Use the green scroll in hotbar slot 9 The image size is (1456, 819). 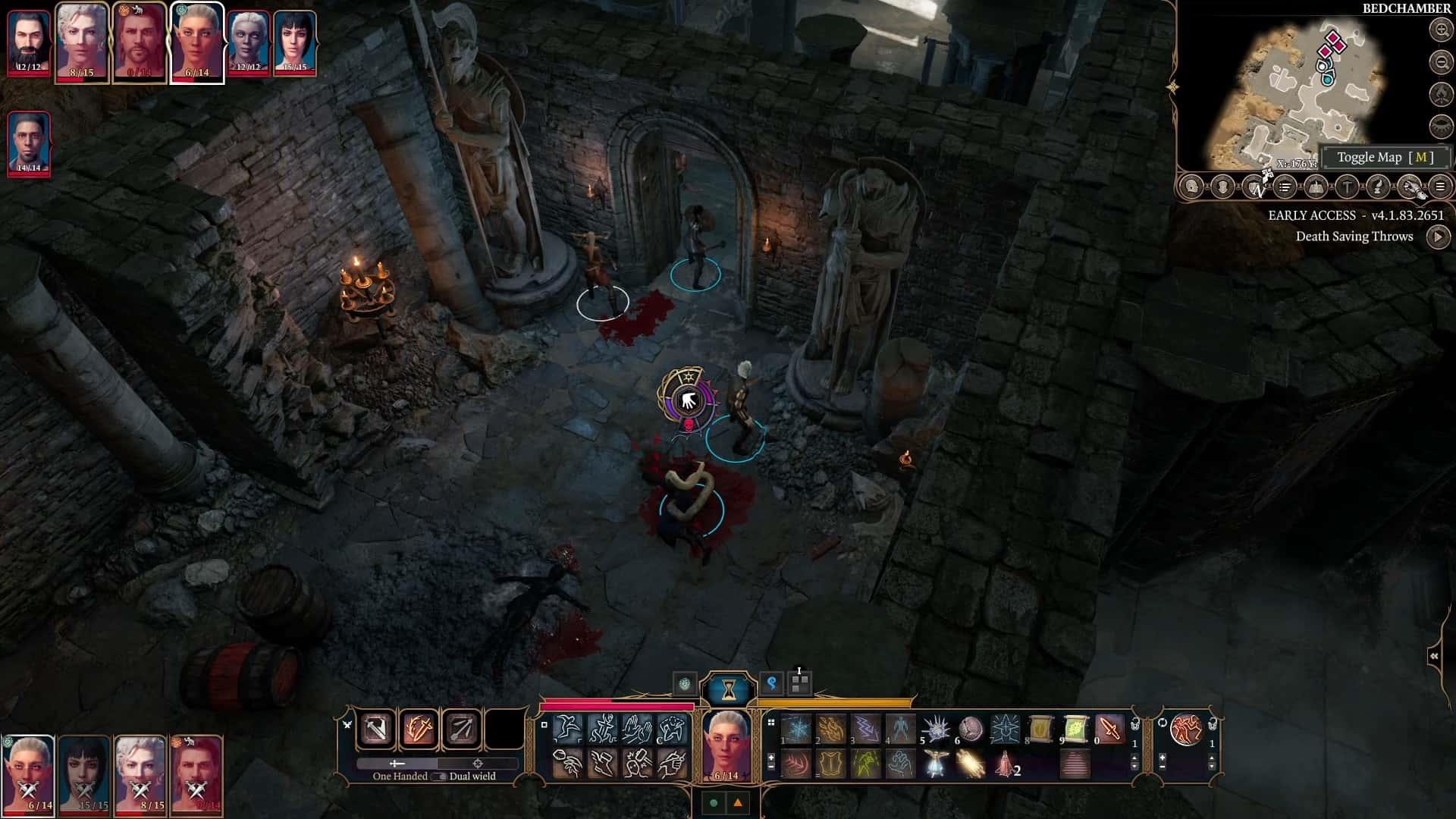1075,730
